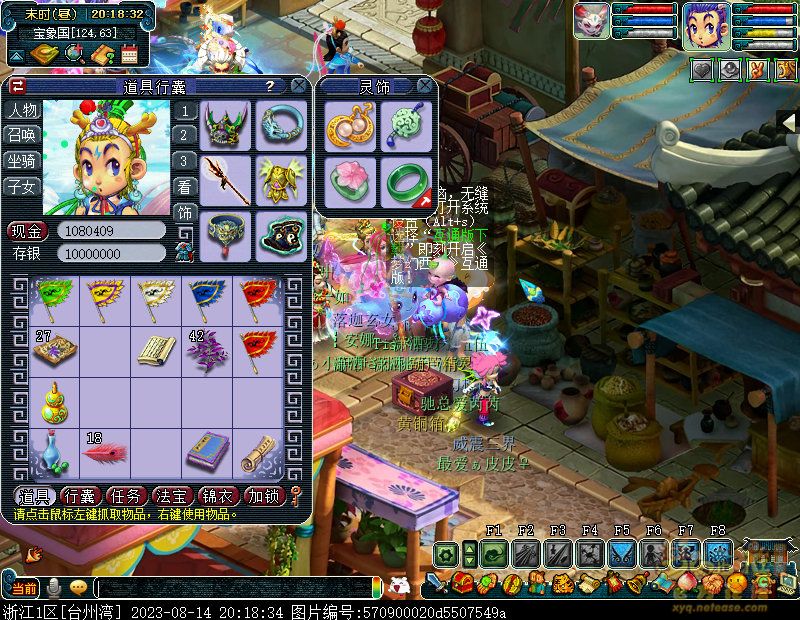
Task: Show the 子女 children tab
Action: pos(21,186)
